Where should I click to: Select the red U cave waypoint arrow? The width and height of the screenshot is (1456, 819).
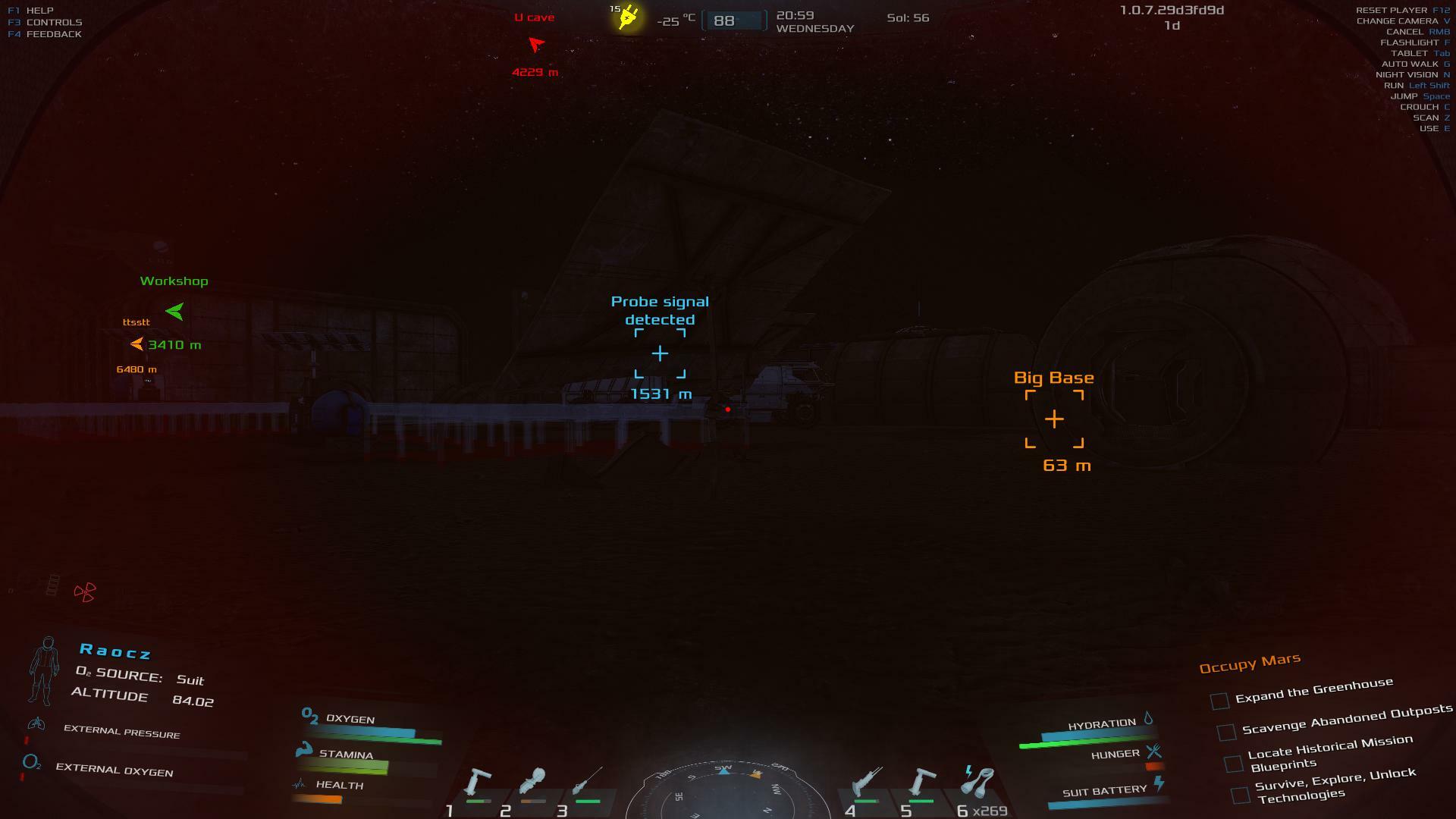(536, 45)
